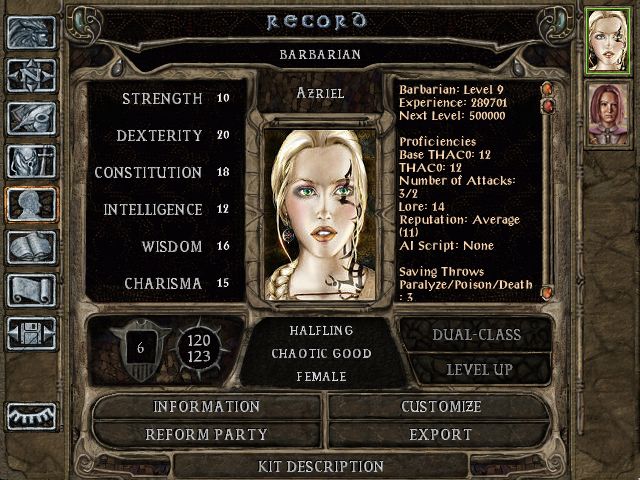
Task: Click the Level Up button
Action: click(474, 369)
